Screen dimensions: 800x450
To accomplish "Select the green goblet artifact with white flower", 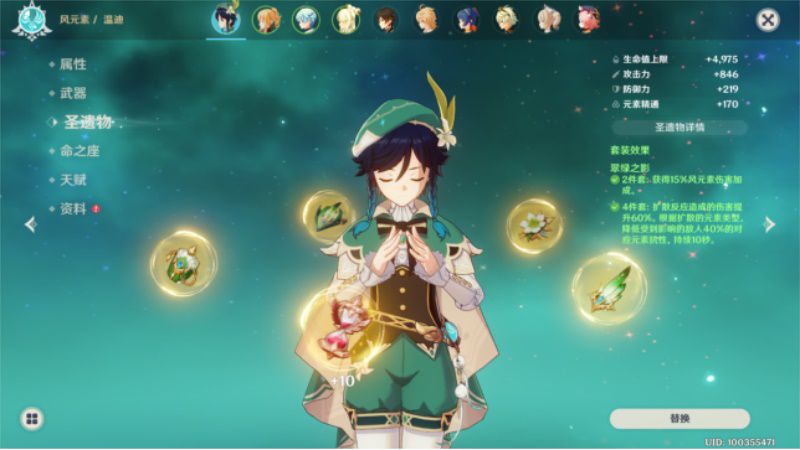I will (184, 263).
